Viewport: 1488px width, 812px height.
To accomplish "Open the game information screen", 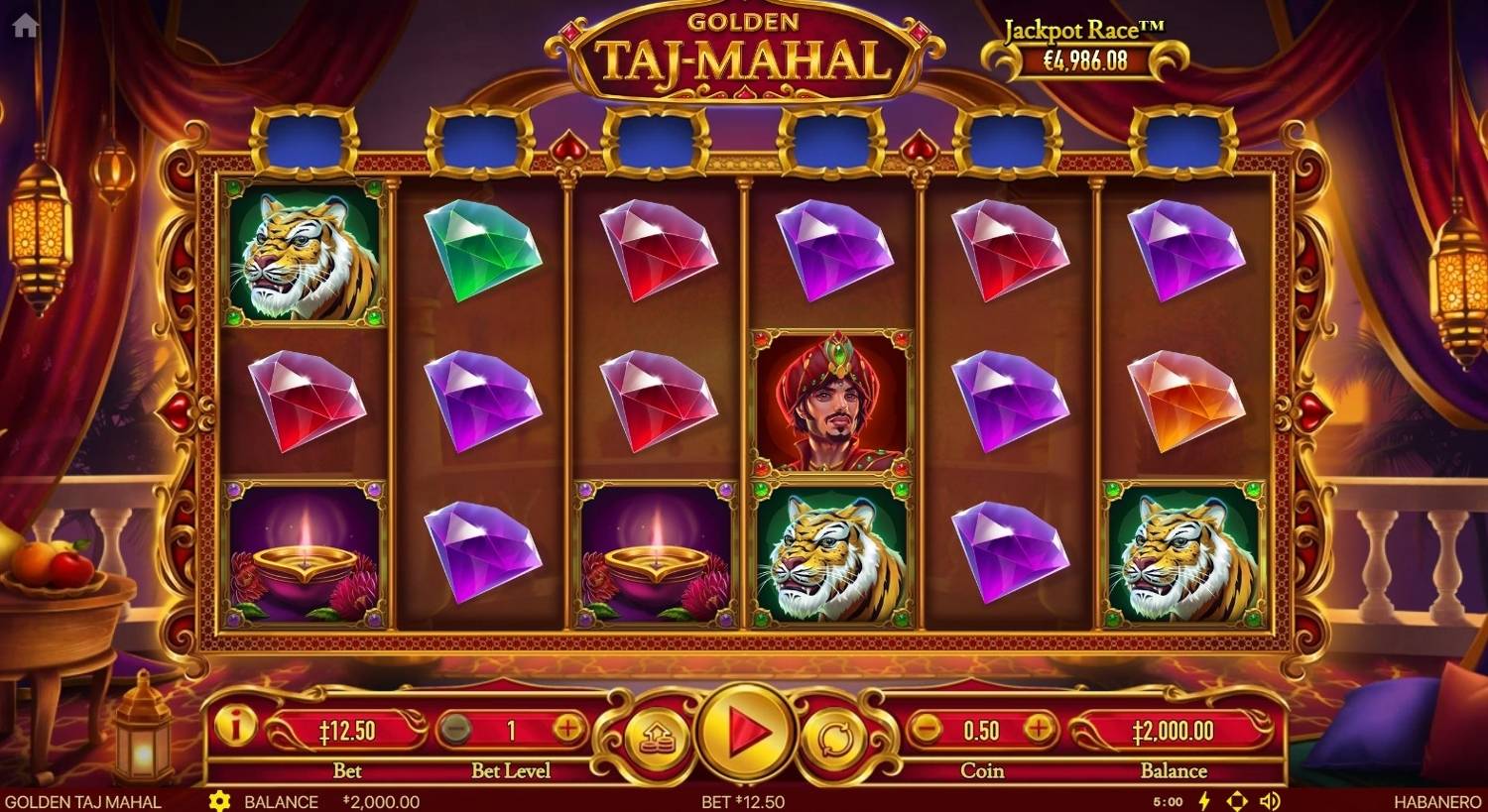I will coord(236,729).
